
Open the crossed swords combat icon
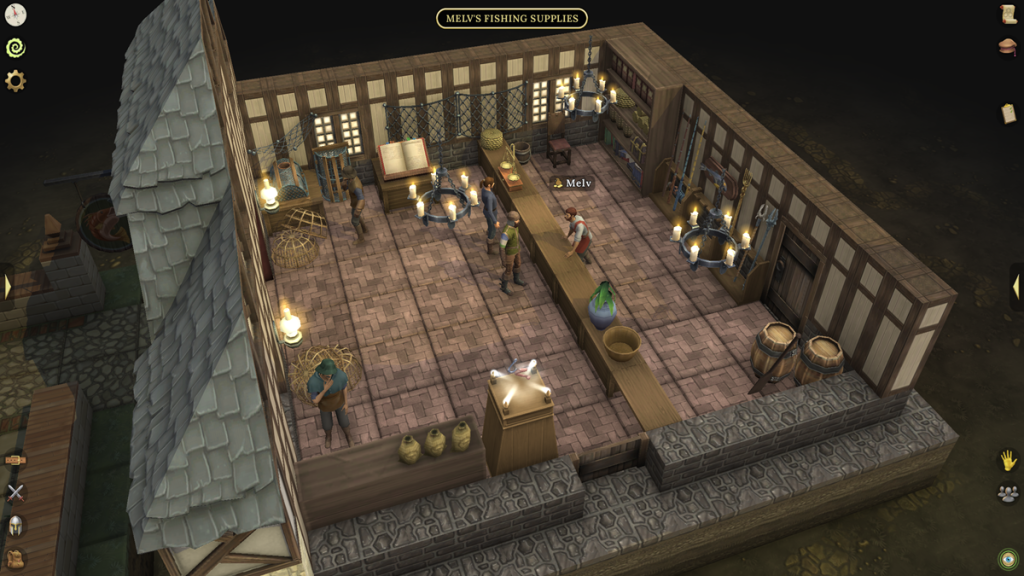pos(15,491)
